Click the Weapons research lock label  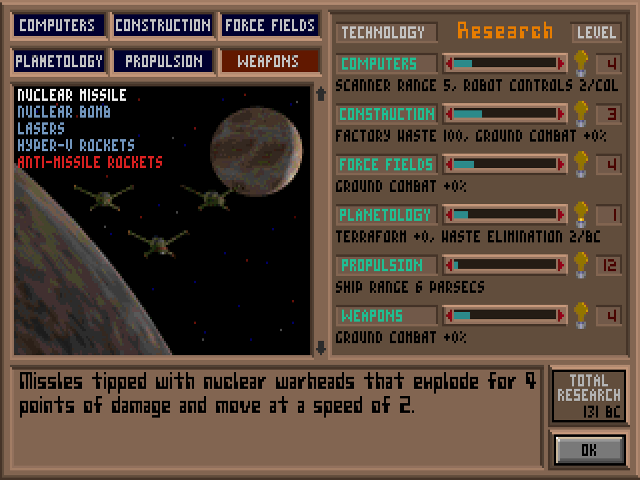386,316
